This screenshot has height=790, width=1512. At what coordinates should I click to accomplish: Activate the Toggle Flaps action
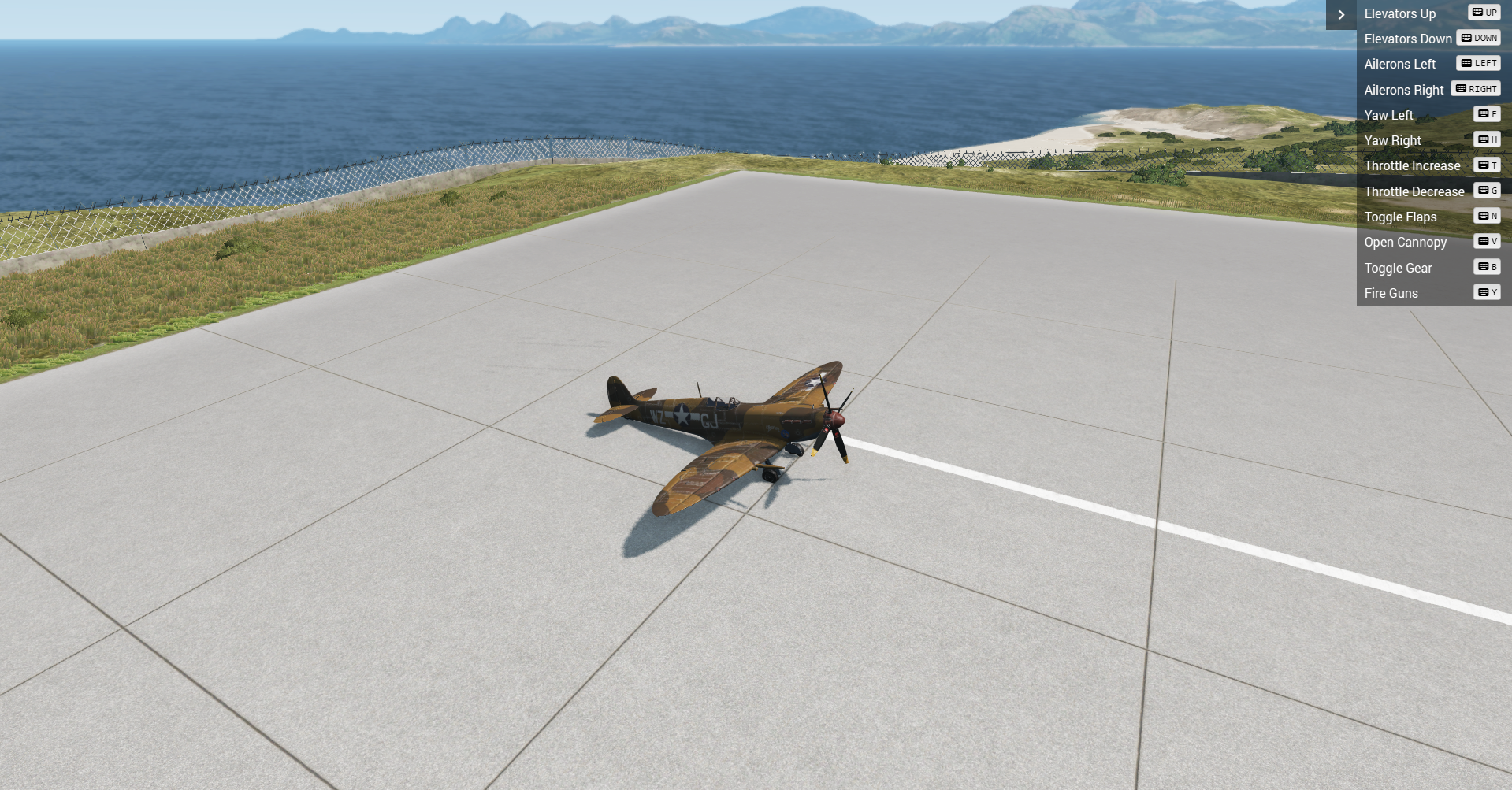tap(1400, 217)
